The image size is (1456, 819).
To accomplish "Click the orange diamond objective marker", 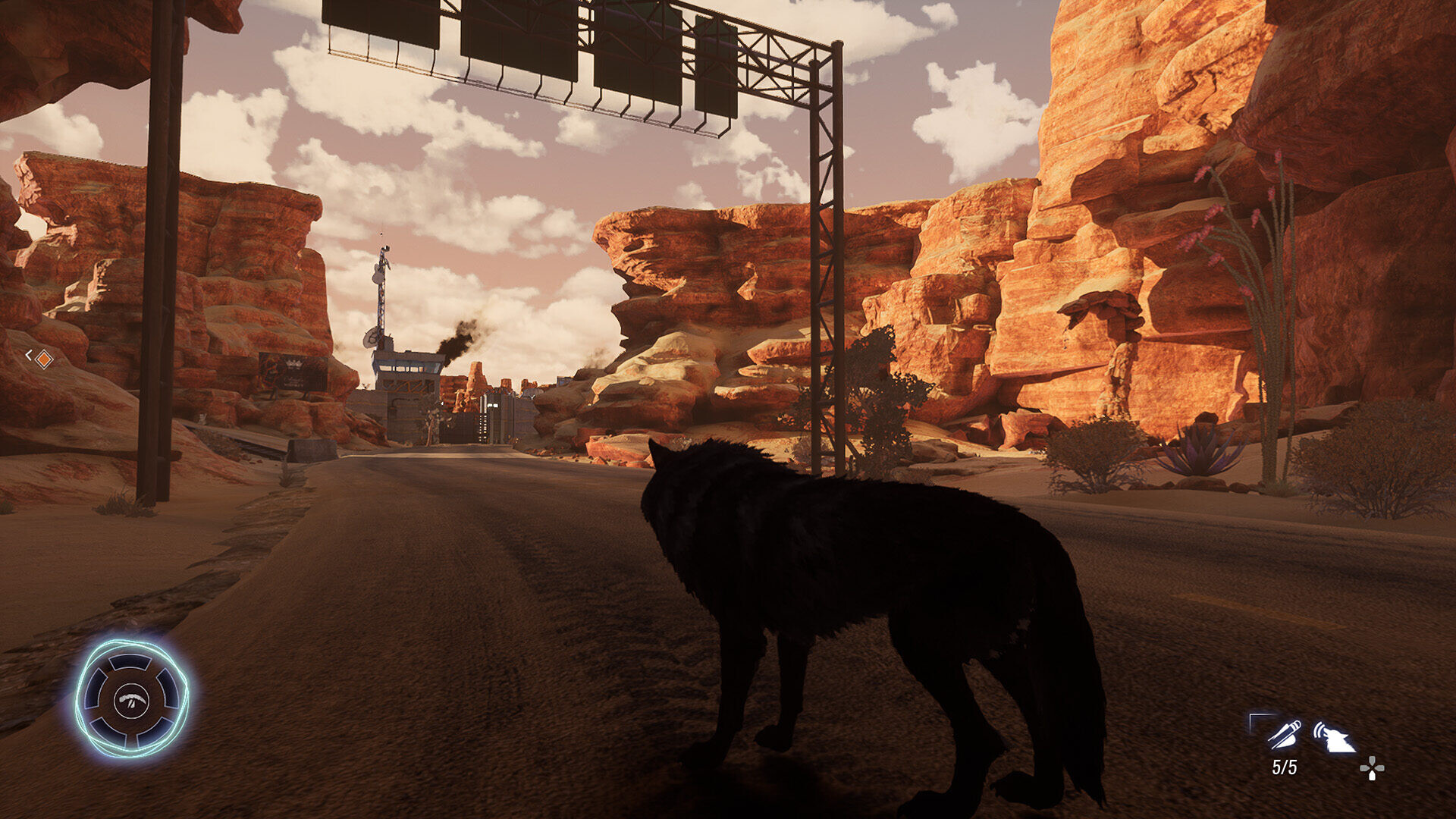I will [x=44, y=358].
